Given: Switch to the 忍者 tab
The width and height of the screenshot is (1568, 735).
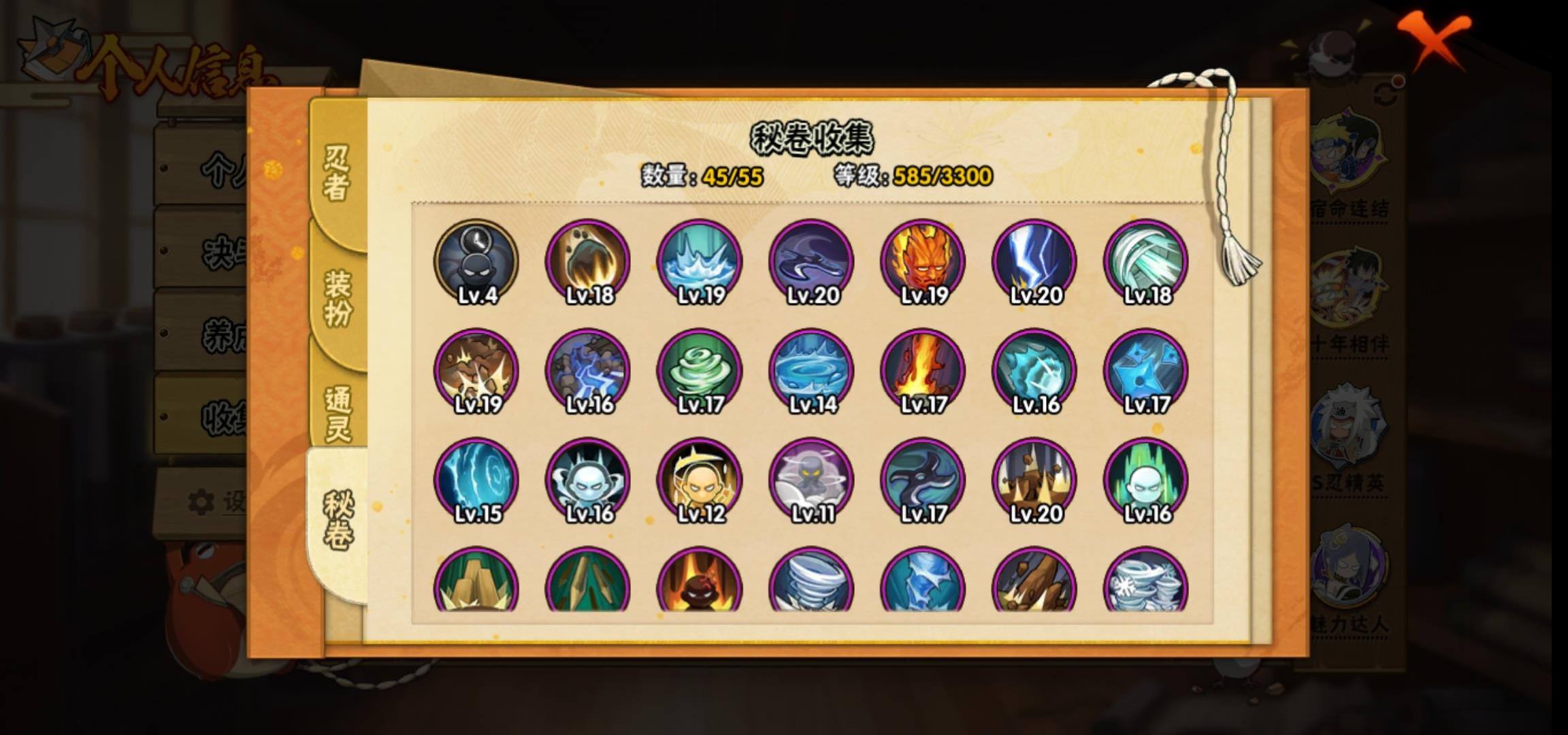Looking at the screenshot, I should coord(337,174).
